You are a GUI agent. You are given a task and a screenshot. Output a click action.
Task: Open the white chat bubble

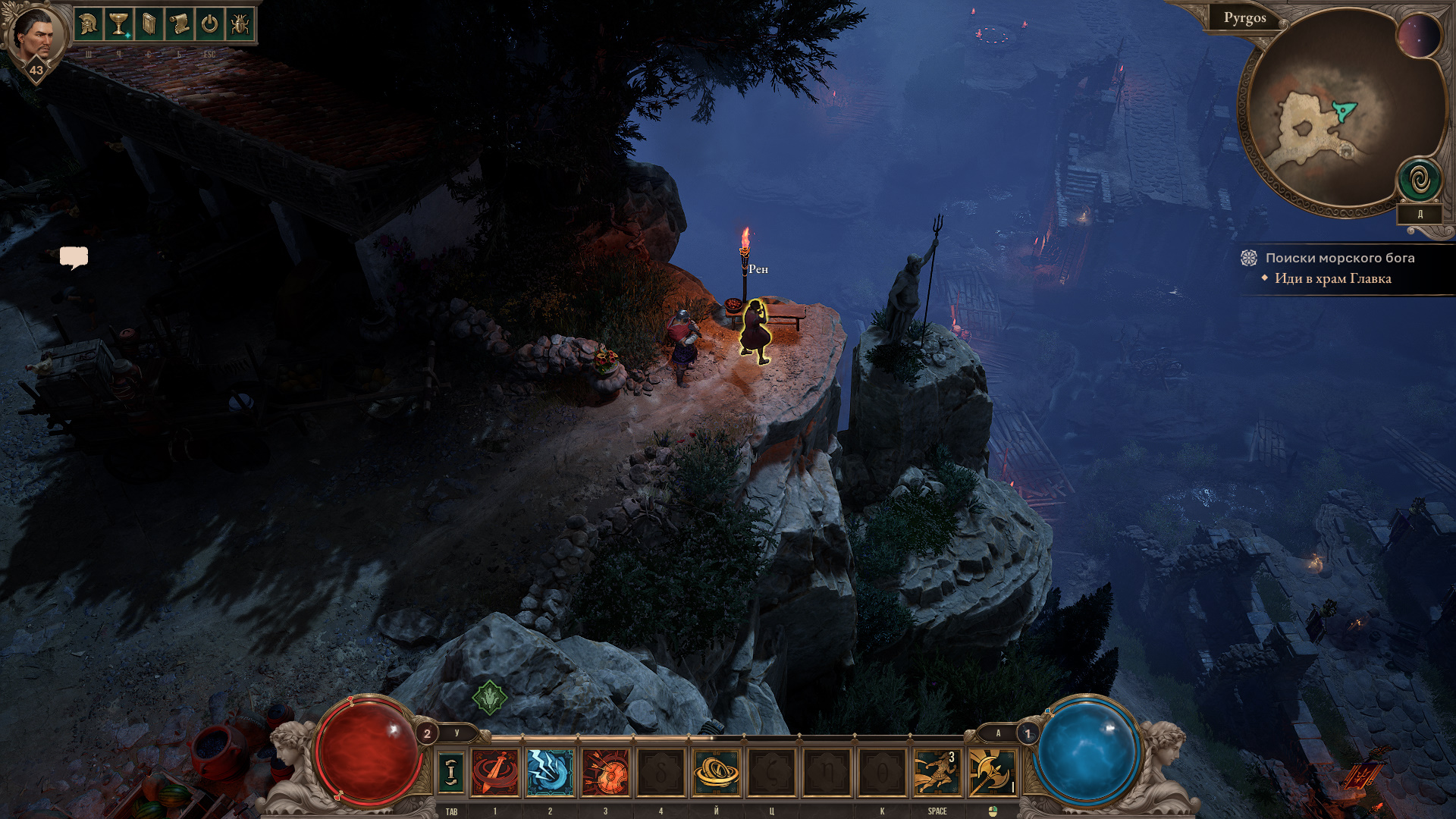(x=74, y=258)
